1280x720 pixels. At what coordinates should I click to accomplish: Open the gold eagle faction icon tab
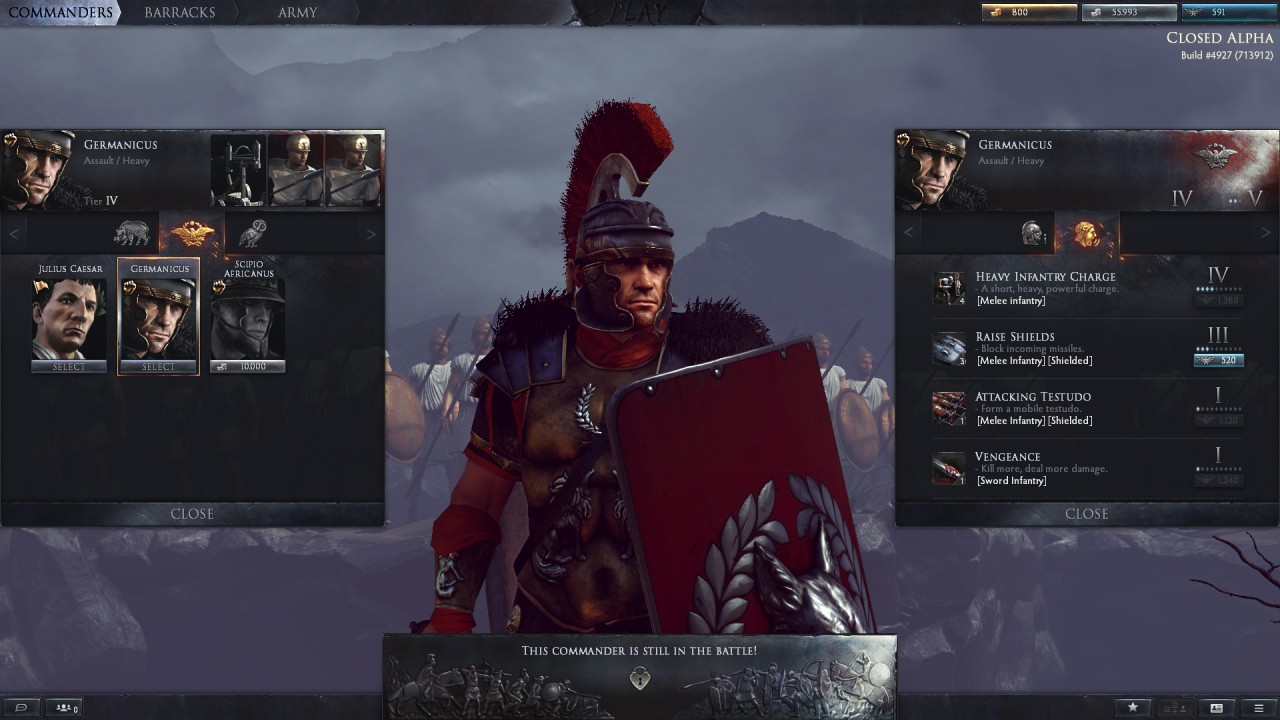(192, 232)
